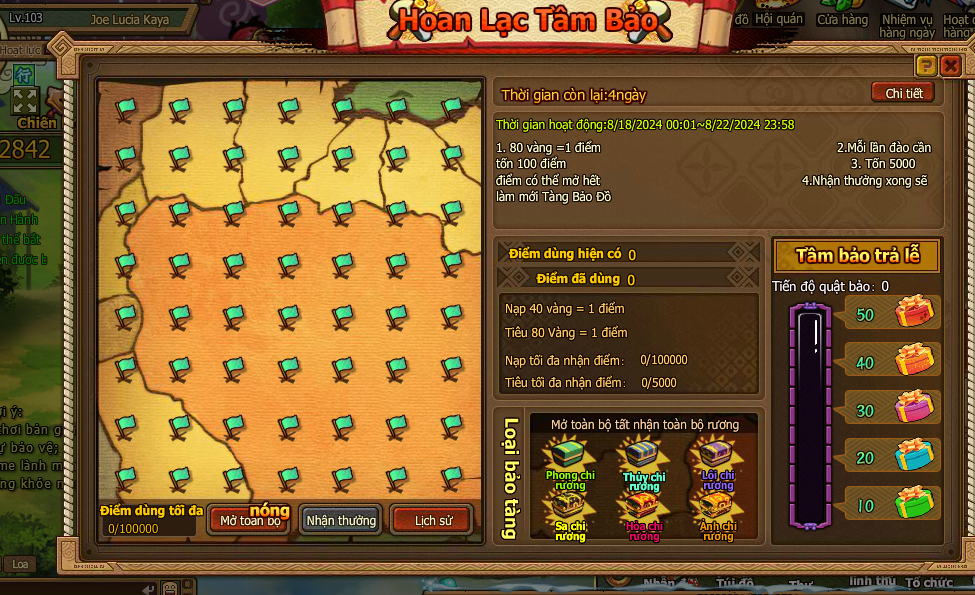
Task: Claim the 20-progress blue gift box
Action: [x=912, y=455]
